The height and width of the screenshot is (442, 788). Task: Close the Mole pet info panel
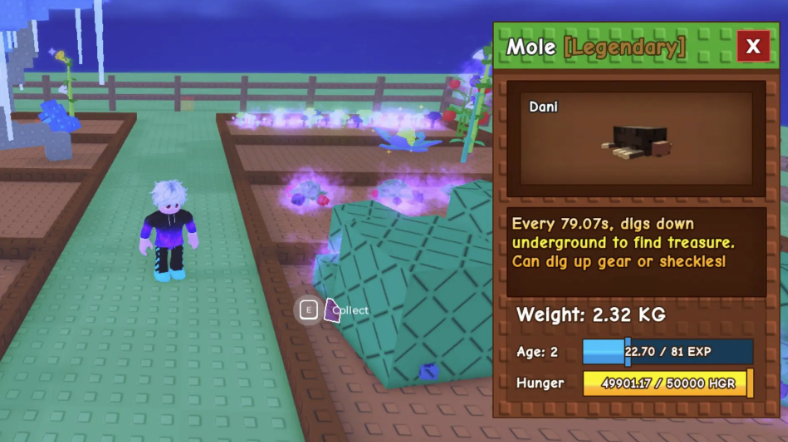point(752,46)
